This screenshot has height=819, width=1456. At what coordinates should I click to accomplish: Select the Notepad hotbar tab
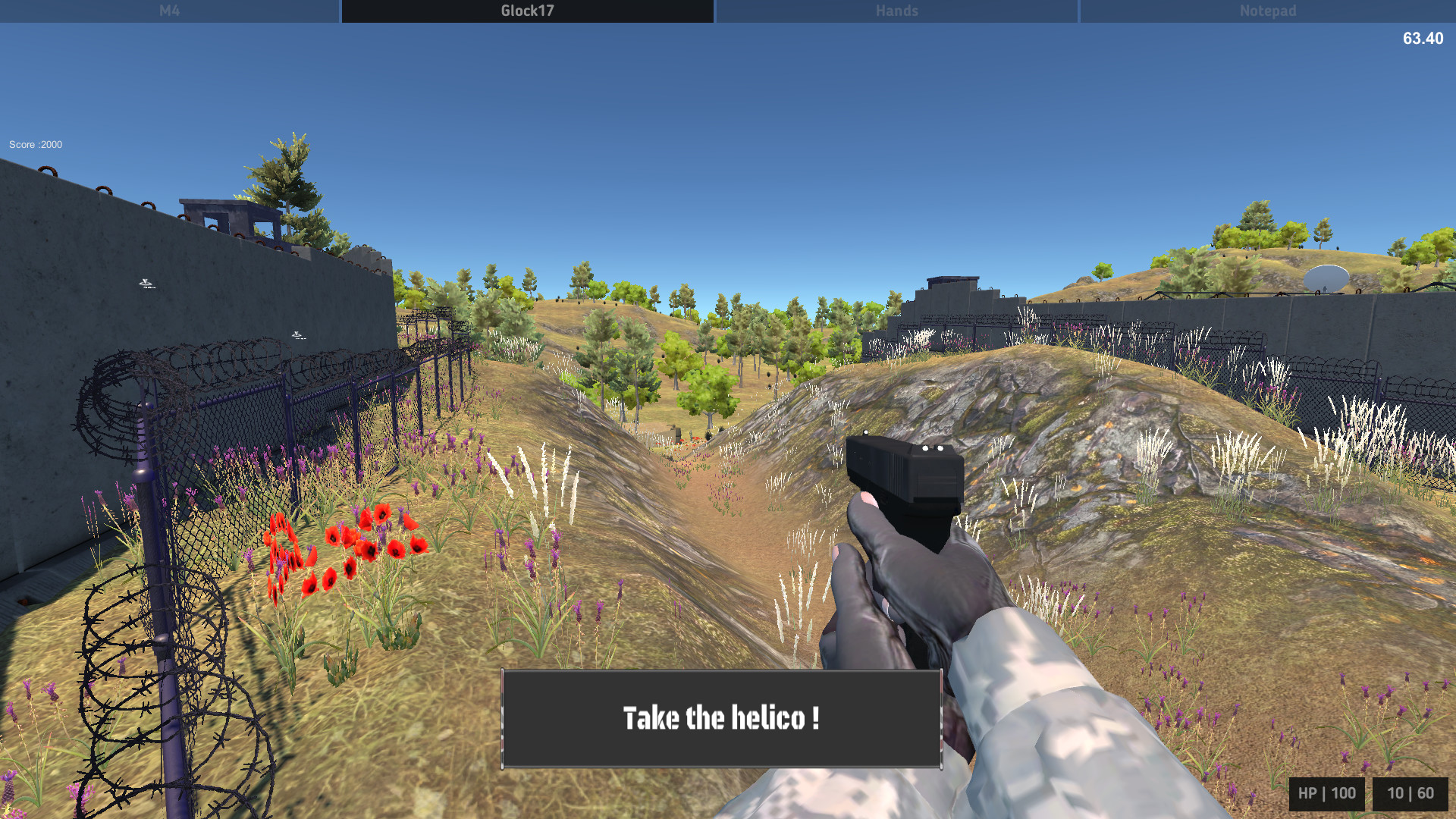tap(1266, 11)
